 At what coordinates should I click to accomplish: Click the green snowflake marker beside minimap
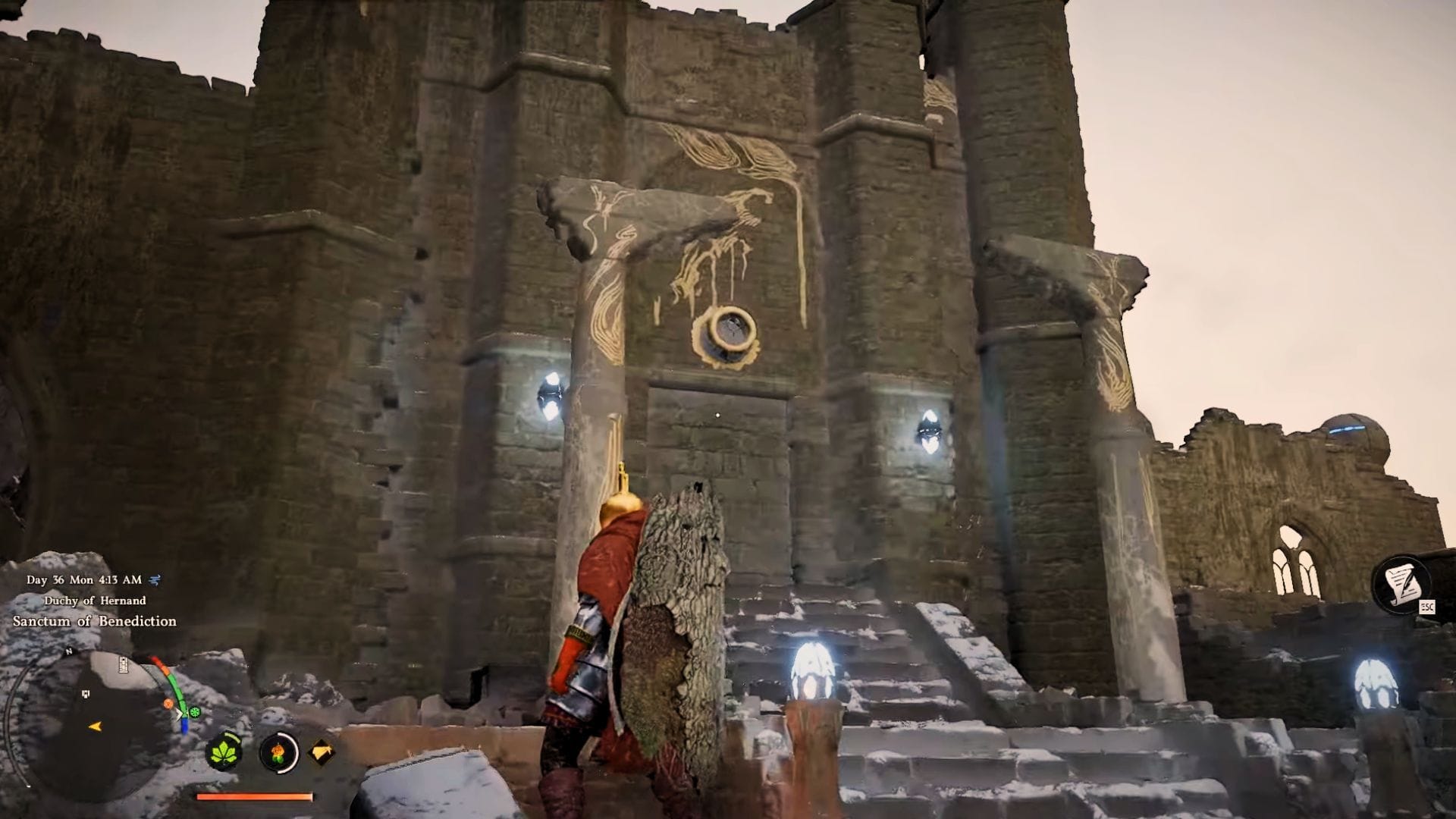pos(195,713)
